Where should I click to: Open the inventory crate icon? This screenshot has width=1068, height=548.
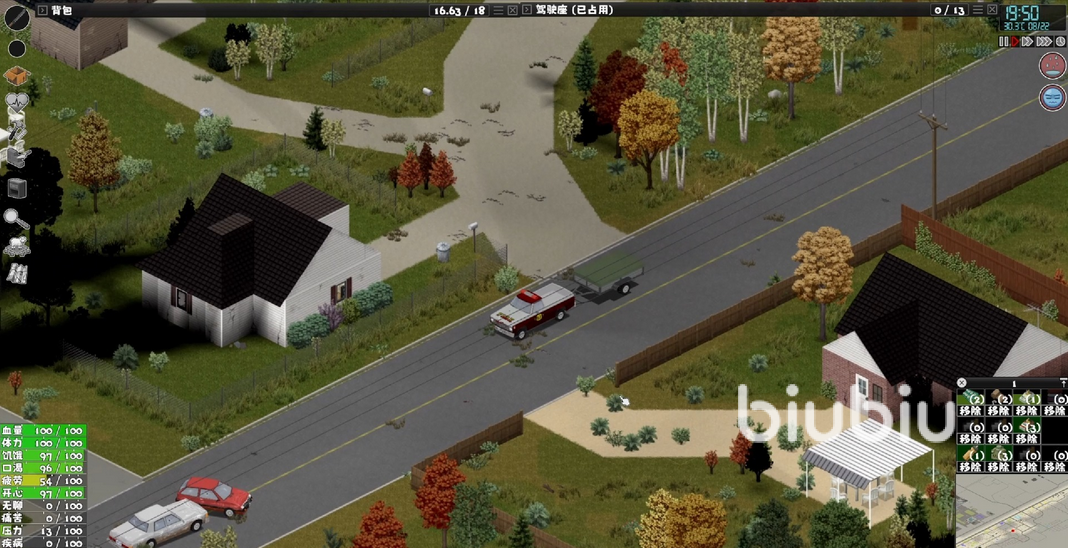(x=16, y=76)
